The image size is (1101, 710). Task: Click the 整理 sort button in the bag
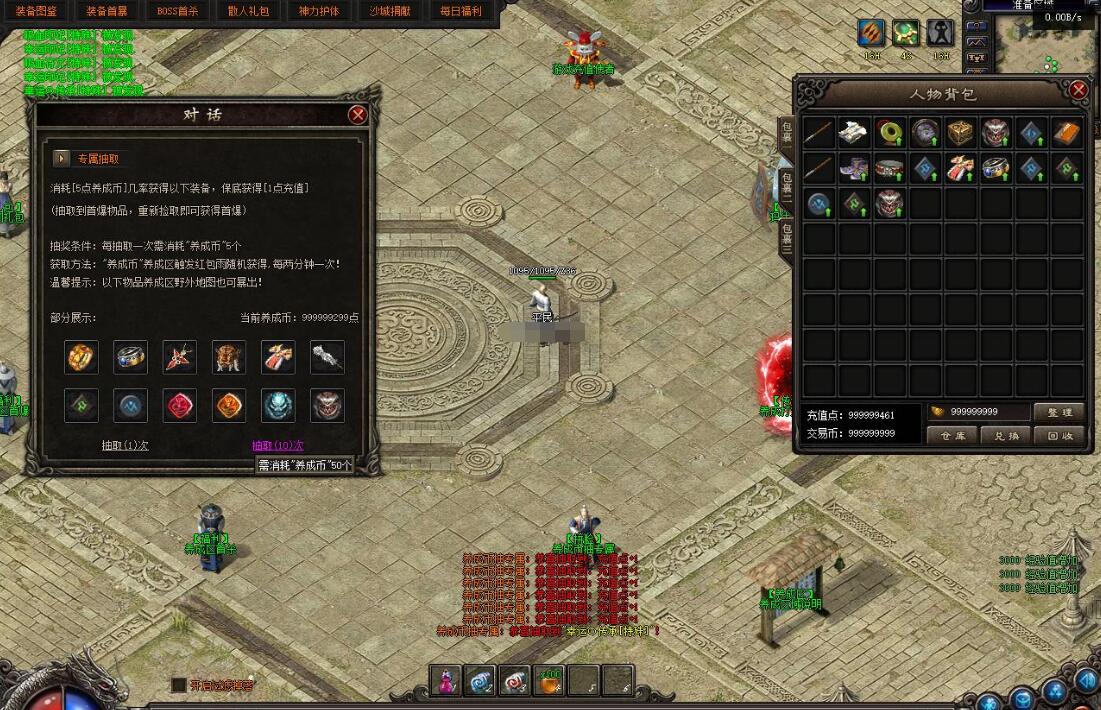[1059, 412]
